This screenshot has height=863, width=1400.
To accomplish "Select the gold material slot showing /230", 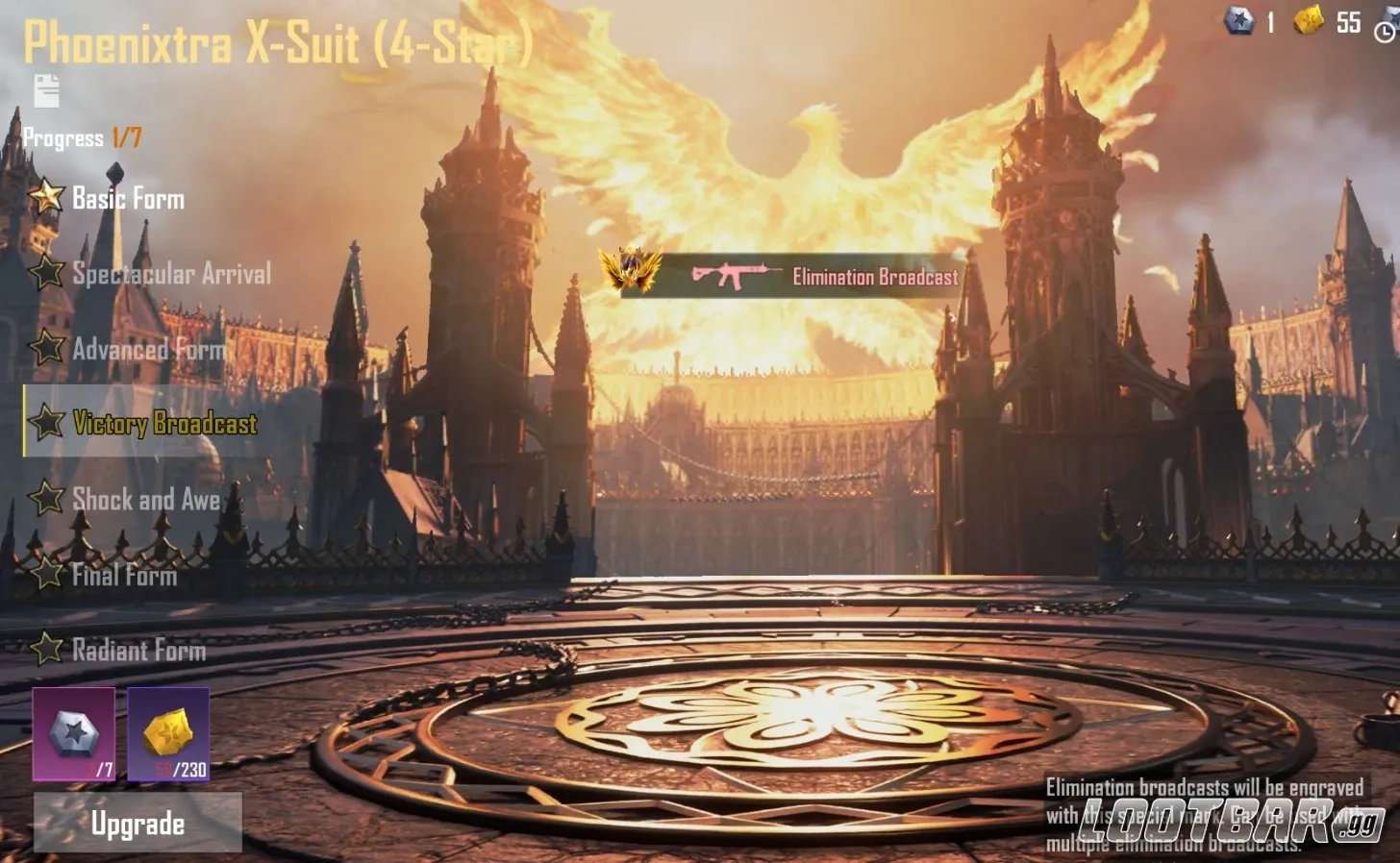I will (x=168, y=735).
